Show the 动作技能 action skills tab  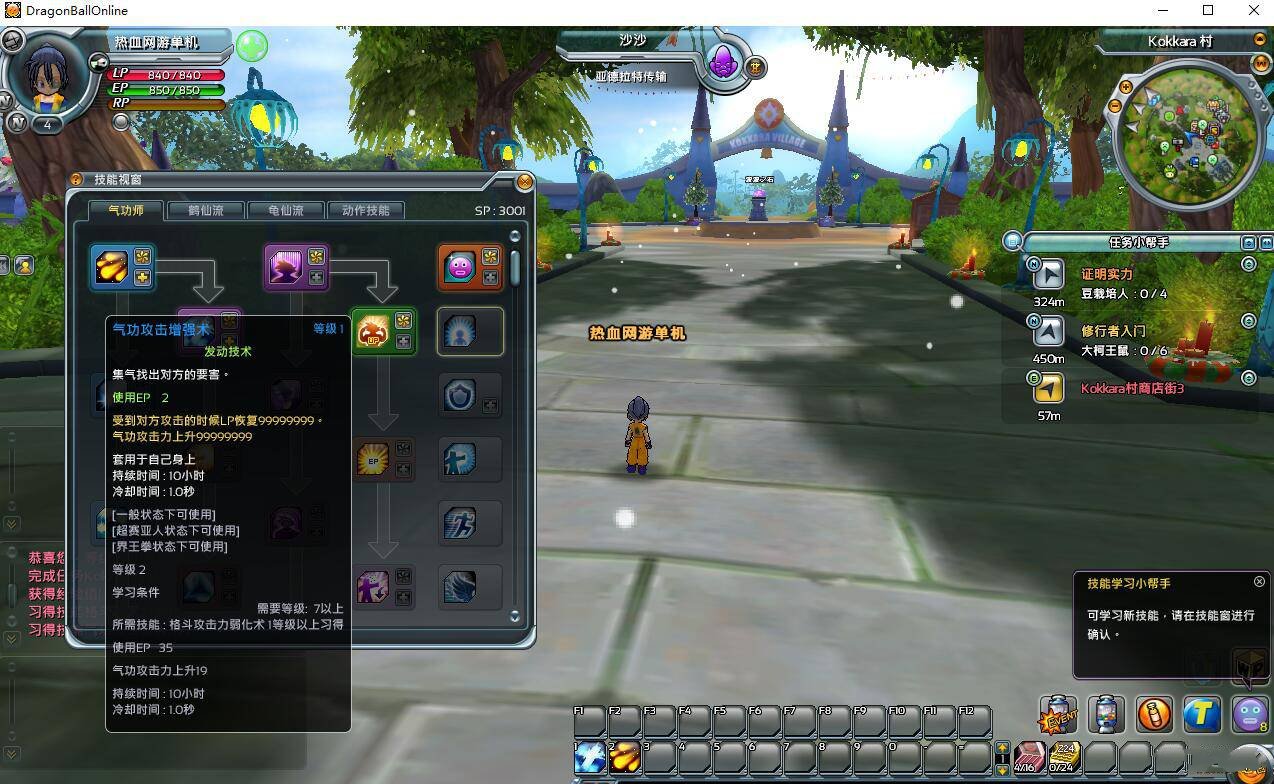click(x=366, y=210)
